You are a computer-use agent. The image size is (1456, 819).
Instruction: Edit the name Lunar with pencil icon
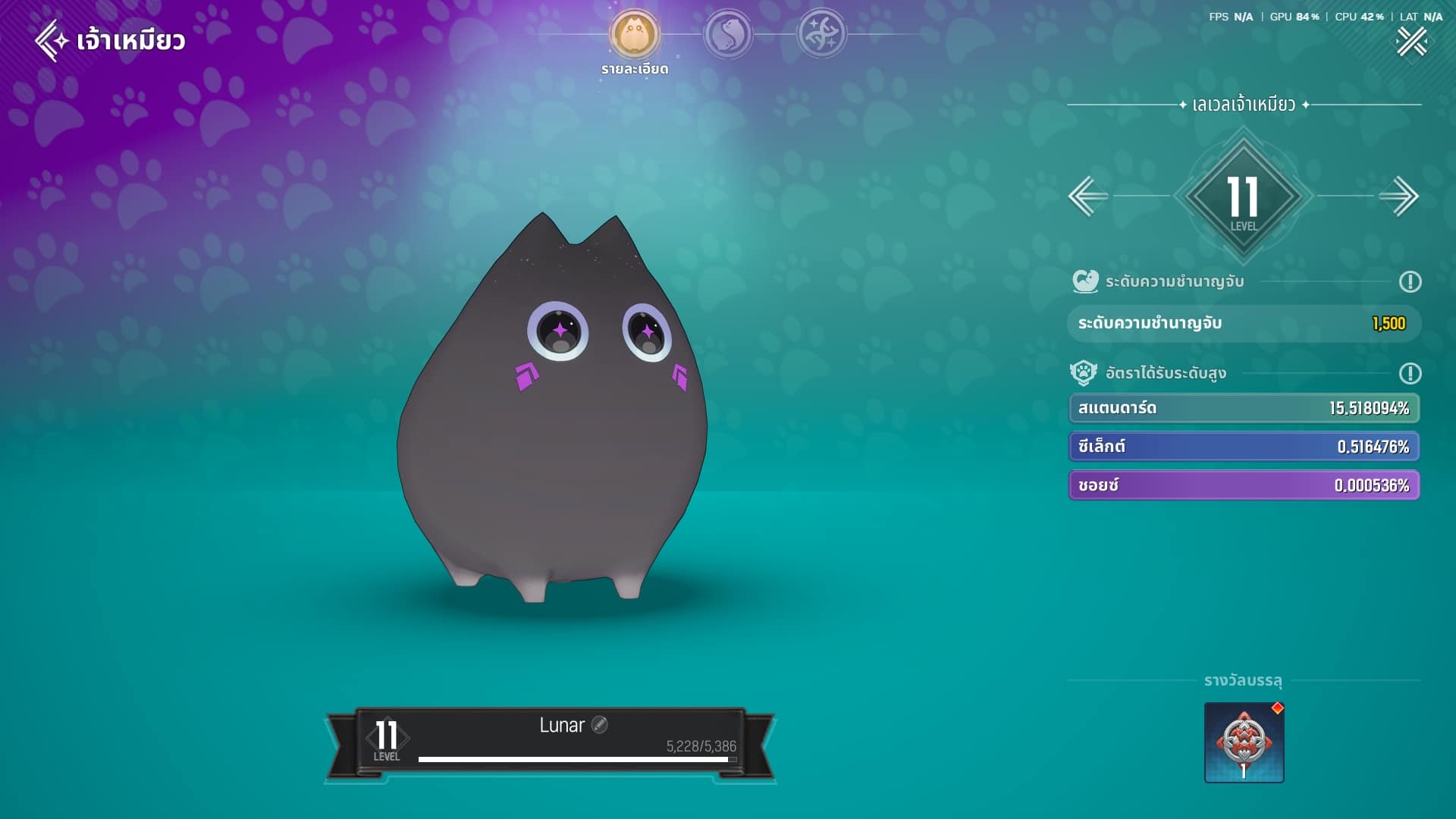pos(599,725)
